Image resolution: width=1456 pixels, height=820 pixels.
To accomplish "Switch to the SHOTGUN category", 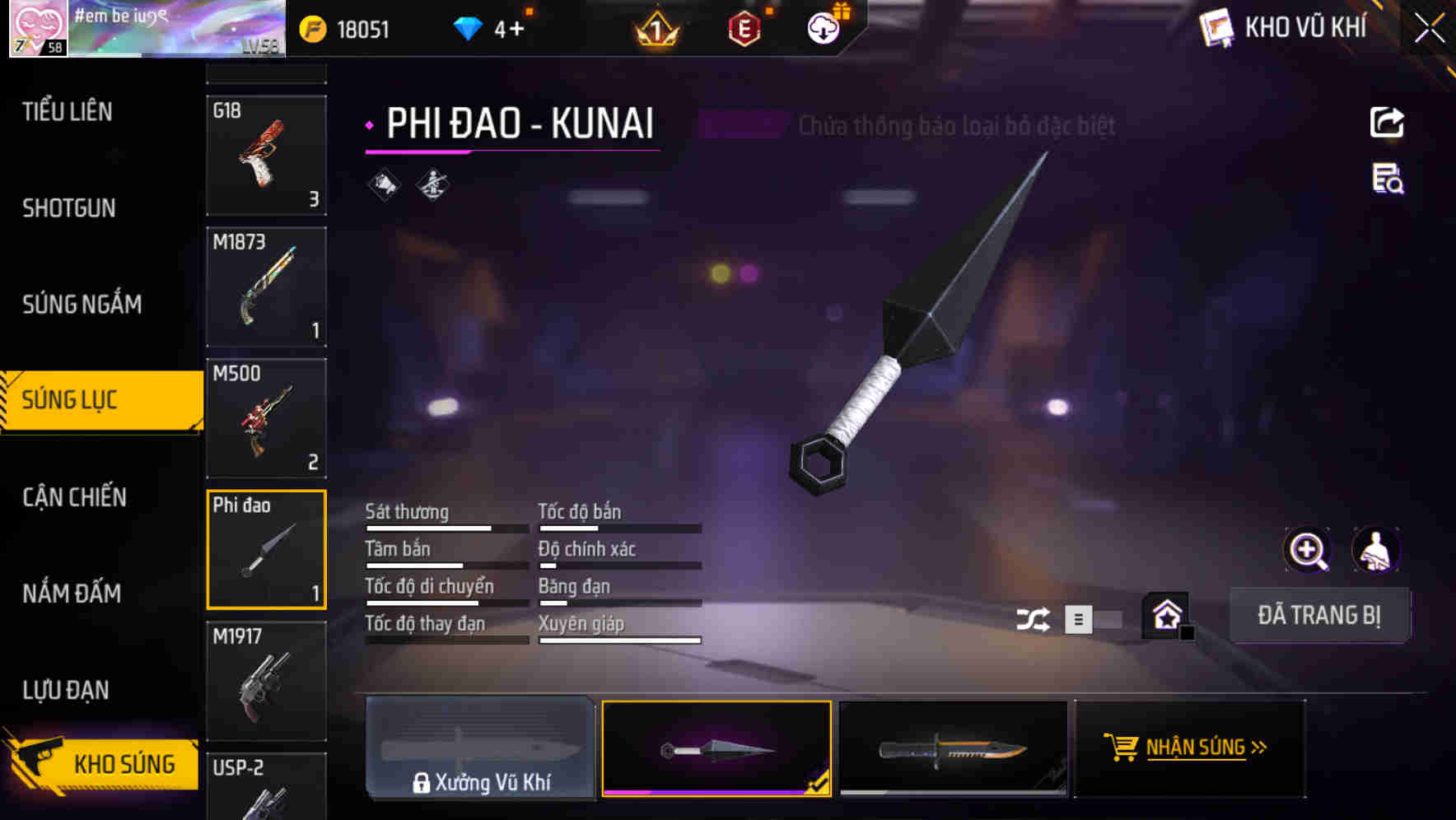I will pyautogui.click(x=69, y=208).
